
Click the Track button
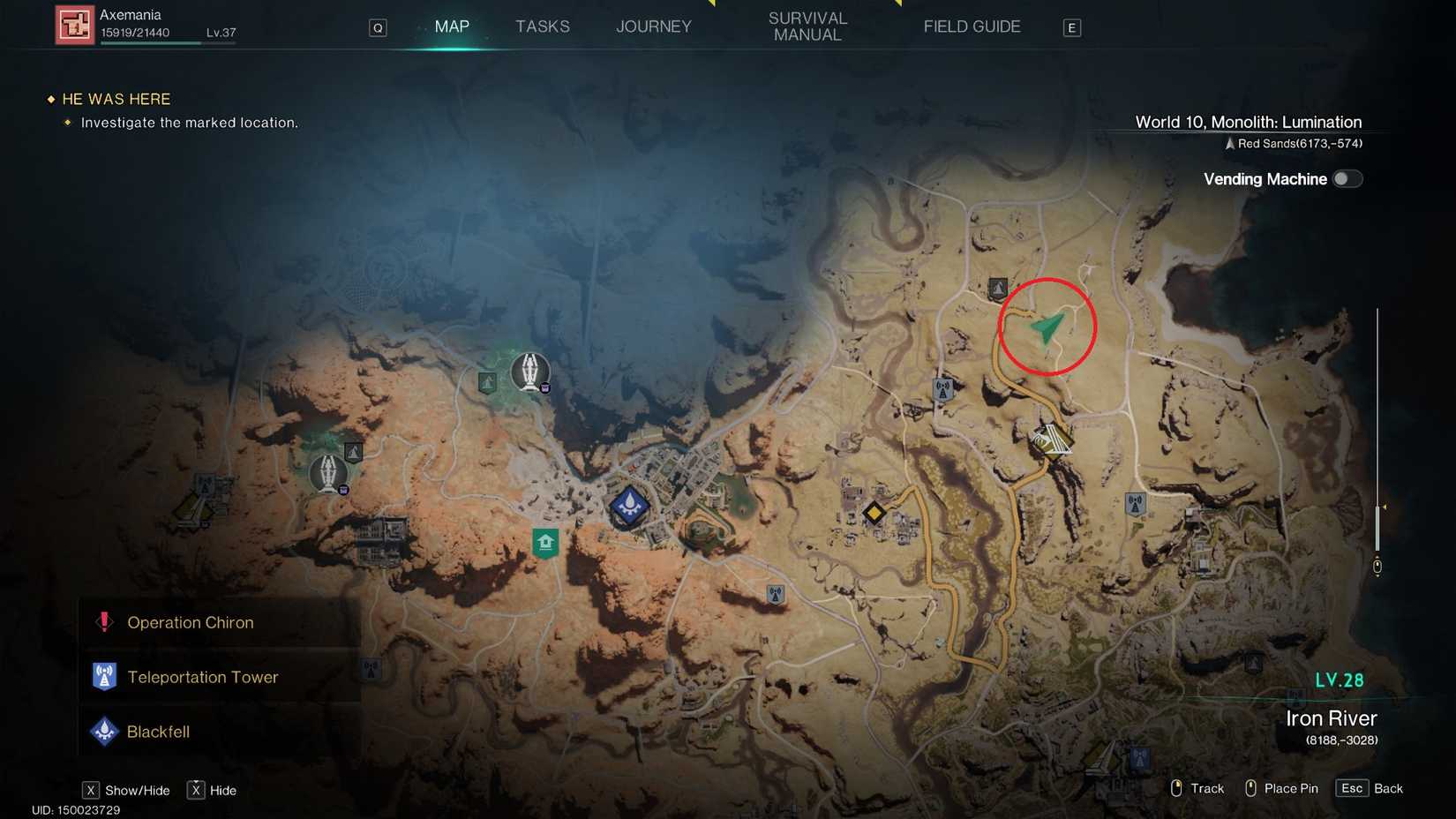click(1197, 788)
